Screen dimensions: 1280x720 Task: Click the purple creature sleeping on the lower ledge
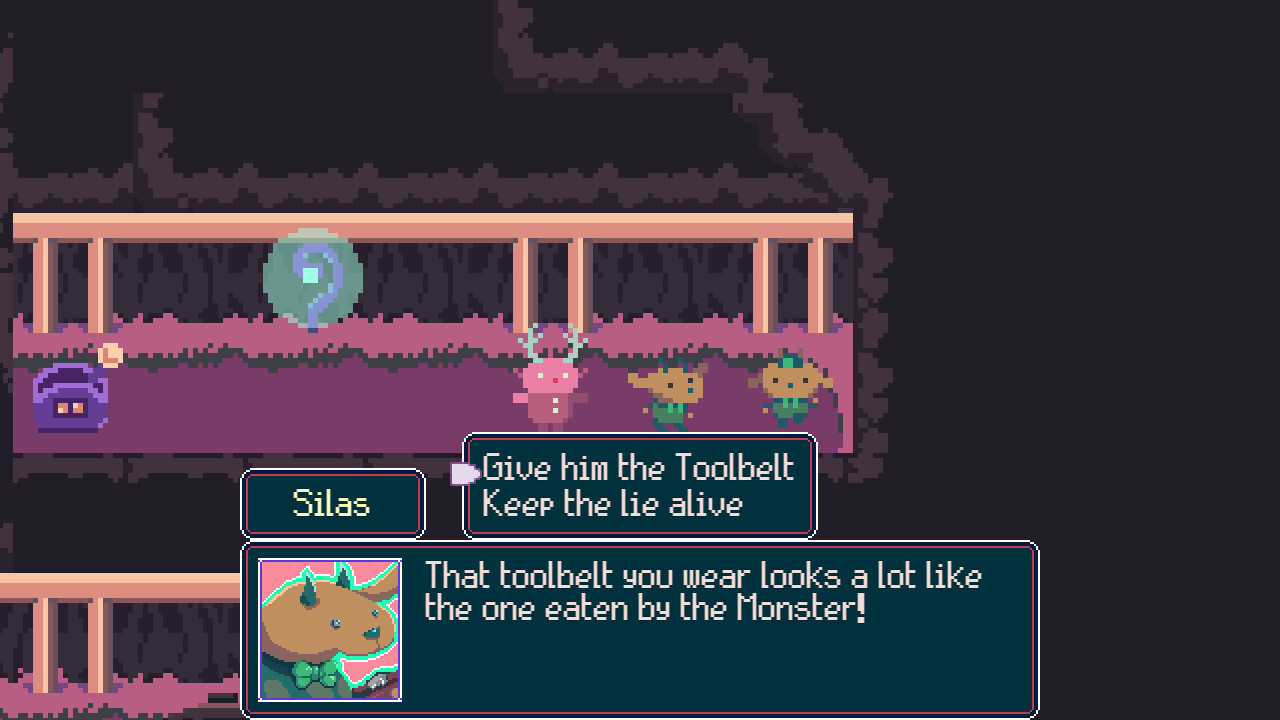coord(70,398)
